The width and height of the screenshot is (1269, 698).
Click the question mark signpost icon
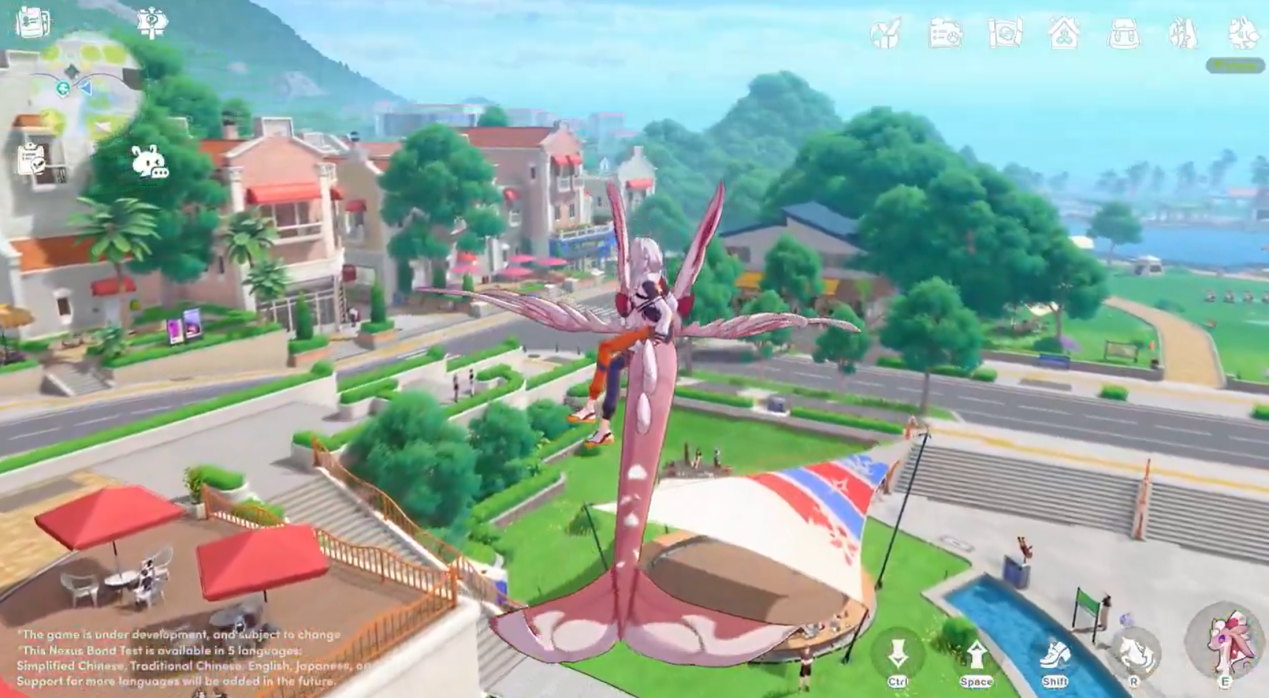(152, 22)
